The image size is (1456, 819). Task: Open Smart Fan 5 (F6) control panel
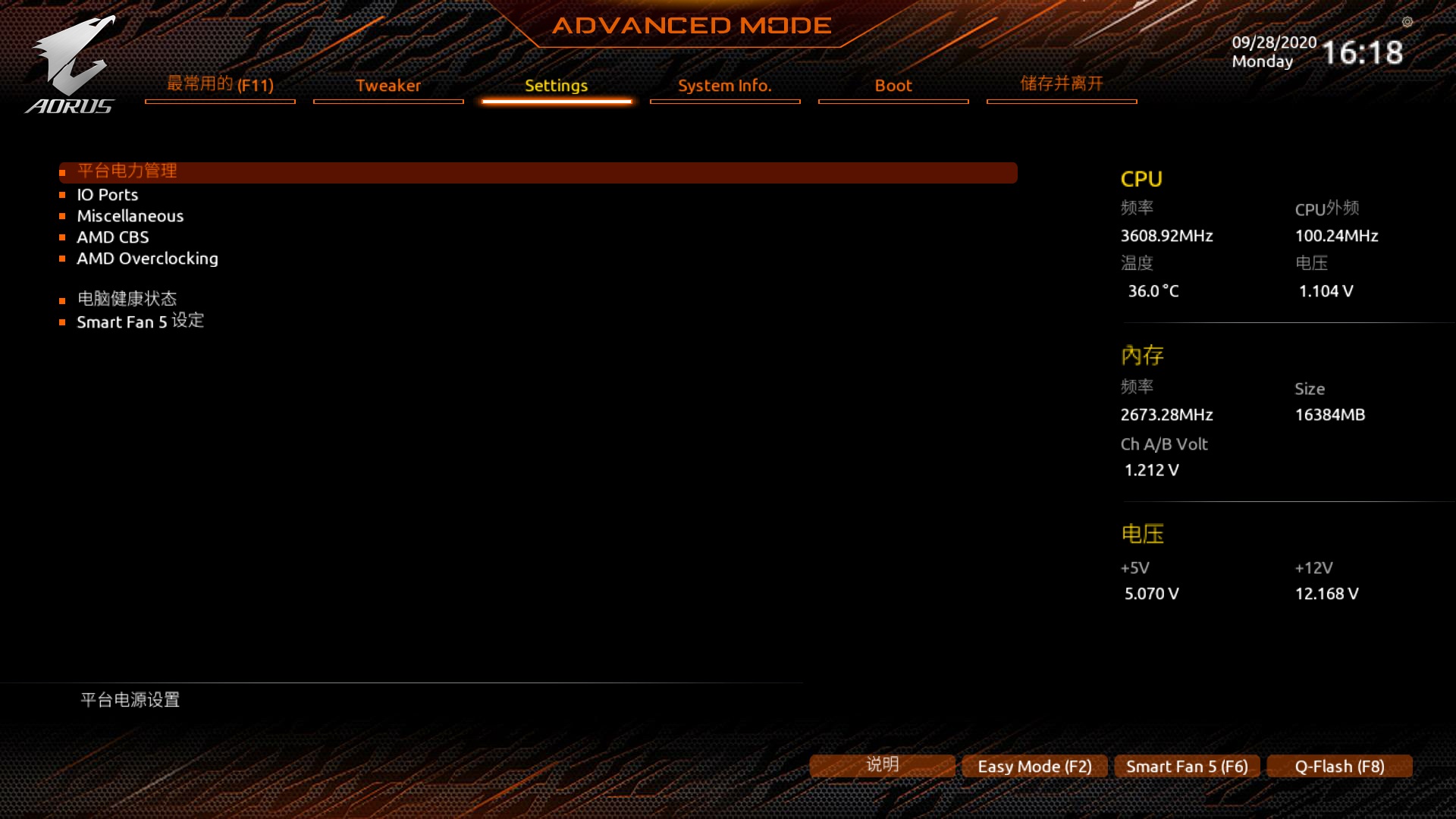[x=1186, y=766]
